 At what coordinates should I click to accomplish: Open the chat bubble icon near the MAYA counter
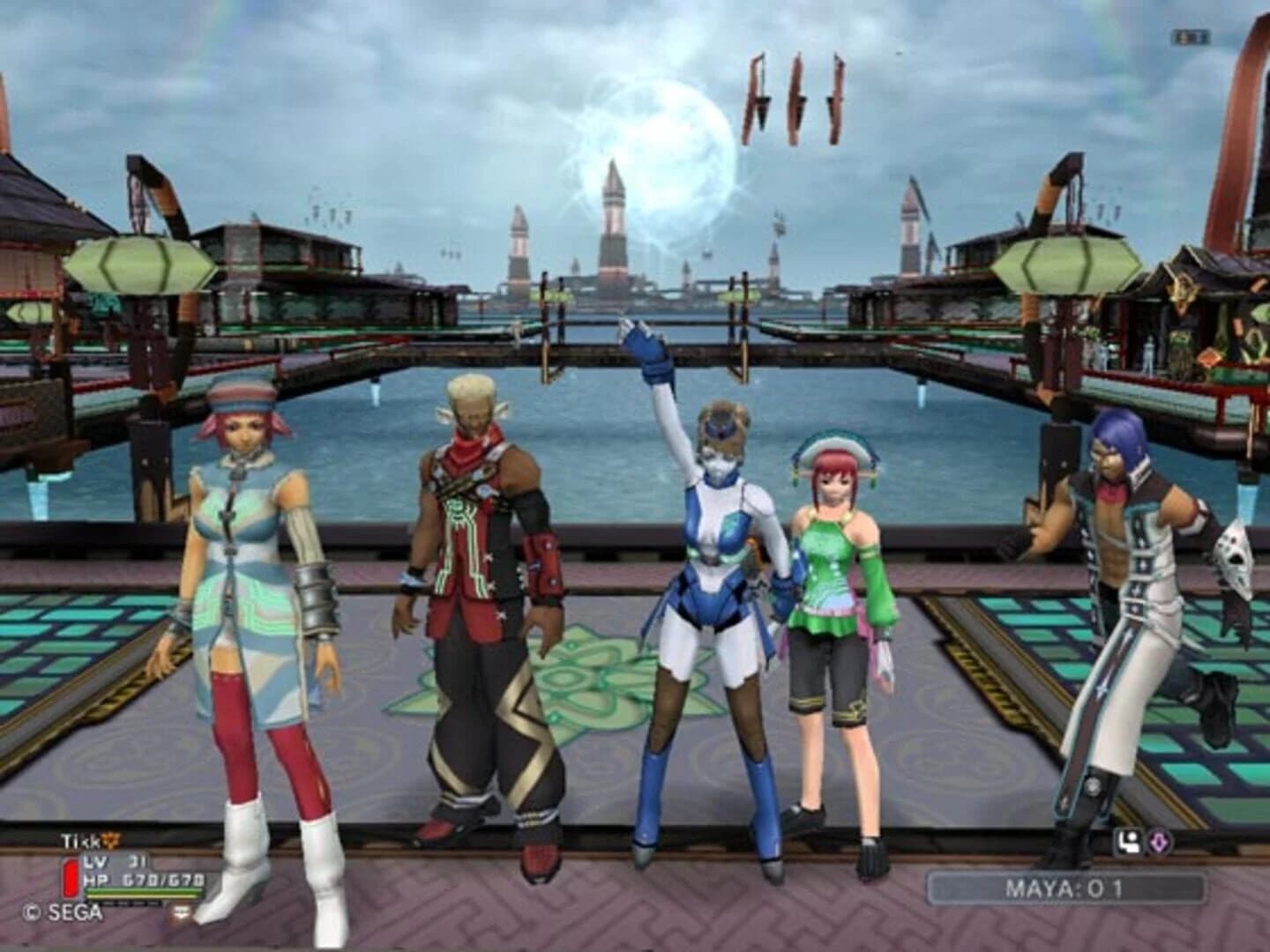point(1130,840)
